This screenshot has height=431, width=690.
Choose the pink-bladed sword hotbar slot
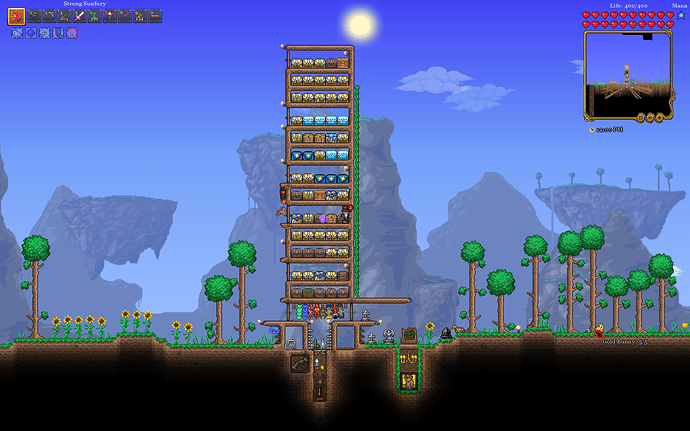[79, 16]
